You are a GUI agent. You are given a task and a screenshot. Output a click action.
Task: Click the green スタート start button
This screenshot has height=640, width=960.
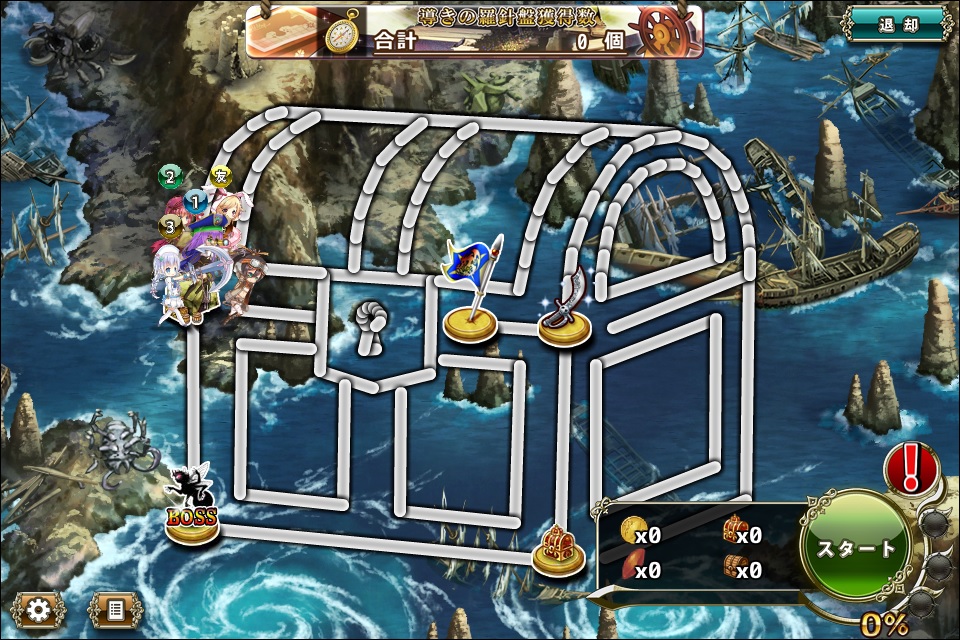855,549
